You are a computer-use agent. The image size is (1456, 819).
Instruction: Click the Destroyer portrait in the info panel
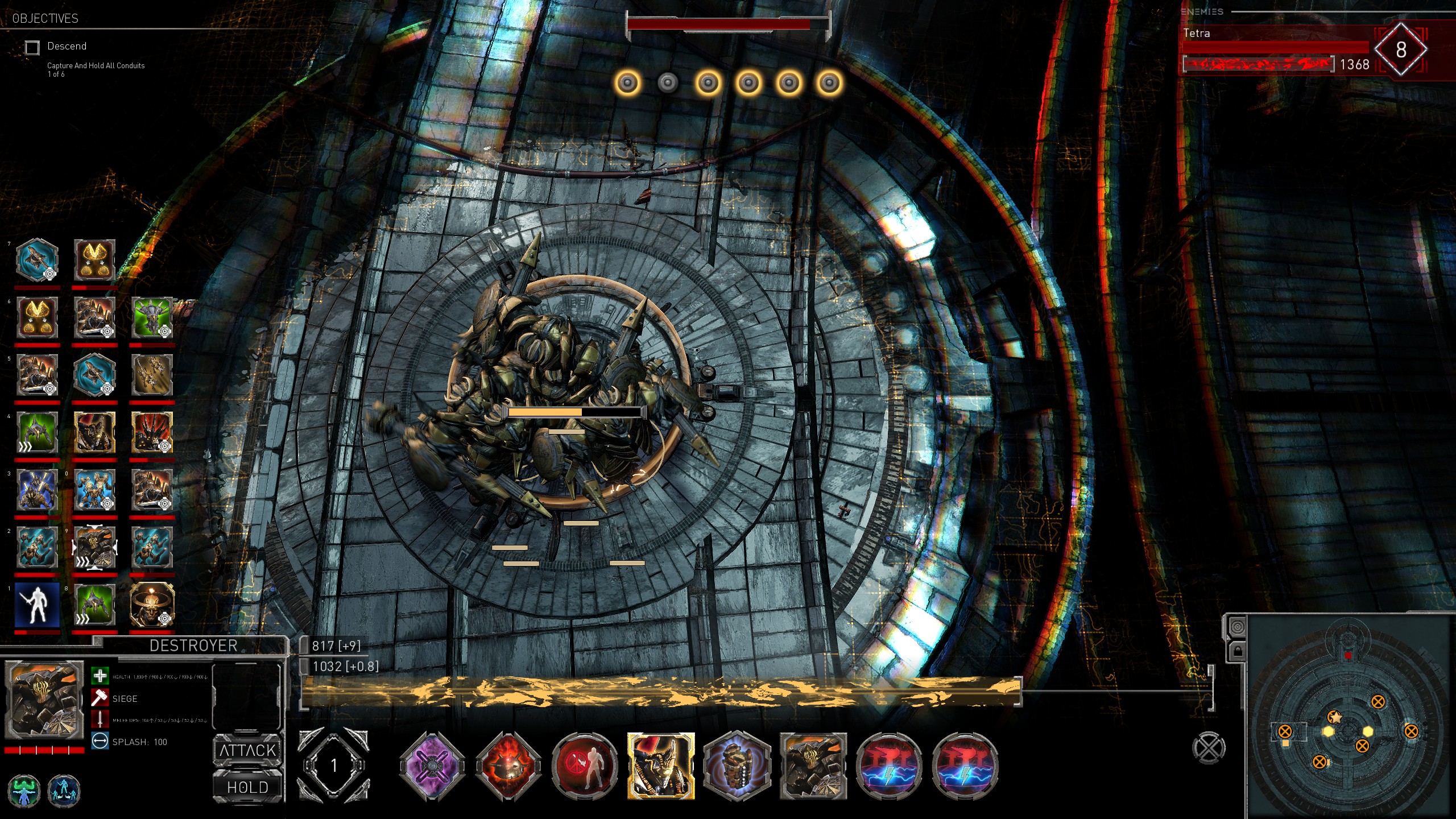(44, 700)
